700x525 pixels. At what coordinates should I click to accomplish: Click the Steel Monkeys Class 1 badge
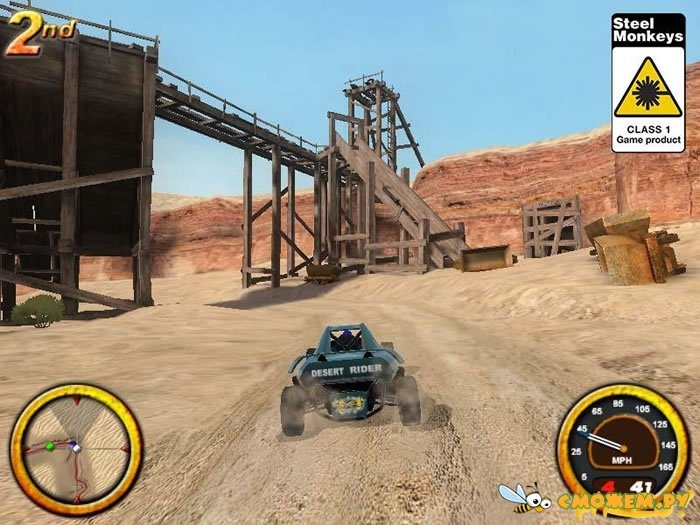[x=648, y=83]
